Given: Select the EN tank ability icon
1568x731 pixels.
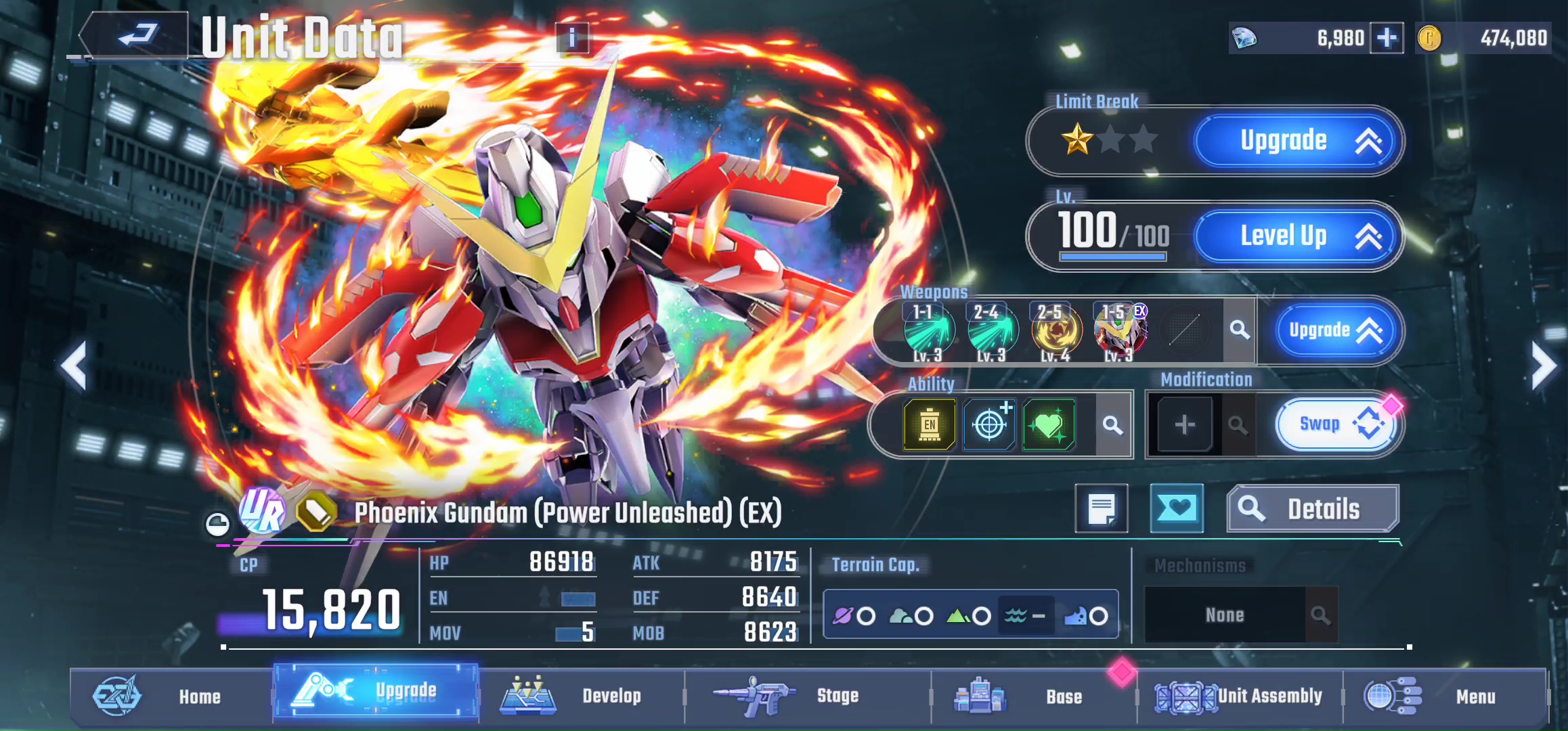Looking at the screenshot, I should 929,425.
